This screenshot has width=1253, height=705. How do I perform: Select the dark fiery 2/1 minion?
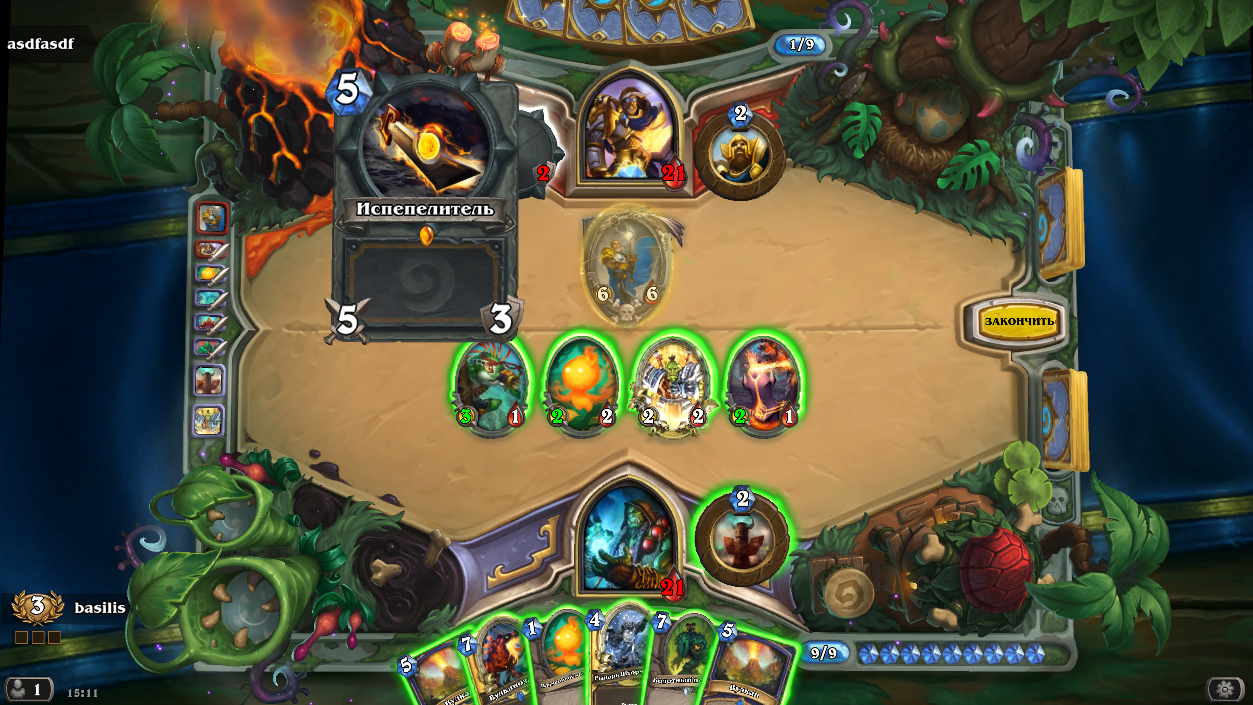click(764, 385)
